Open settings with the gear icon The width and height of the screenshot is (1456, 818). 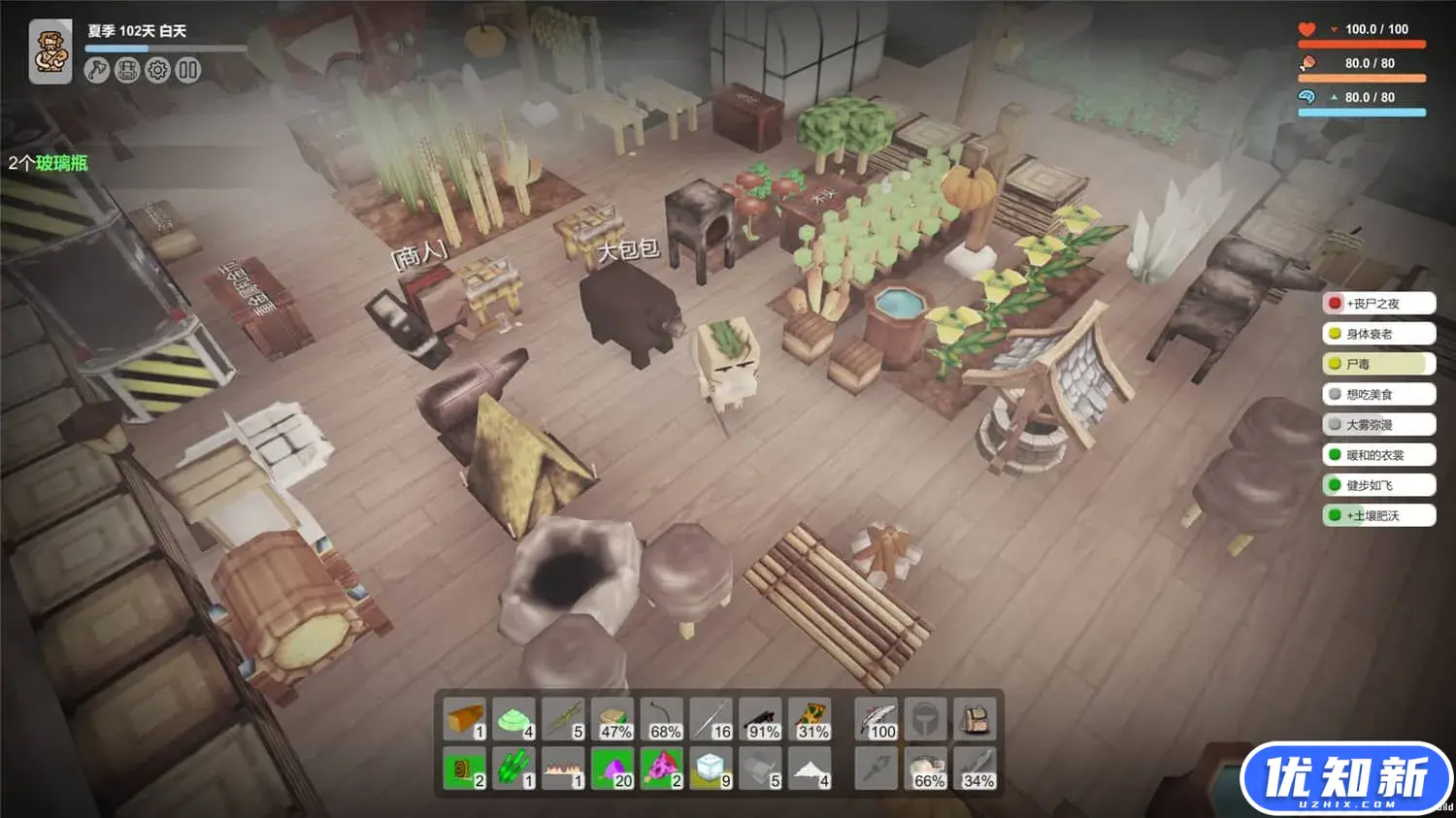tap(157, 70)
